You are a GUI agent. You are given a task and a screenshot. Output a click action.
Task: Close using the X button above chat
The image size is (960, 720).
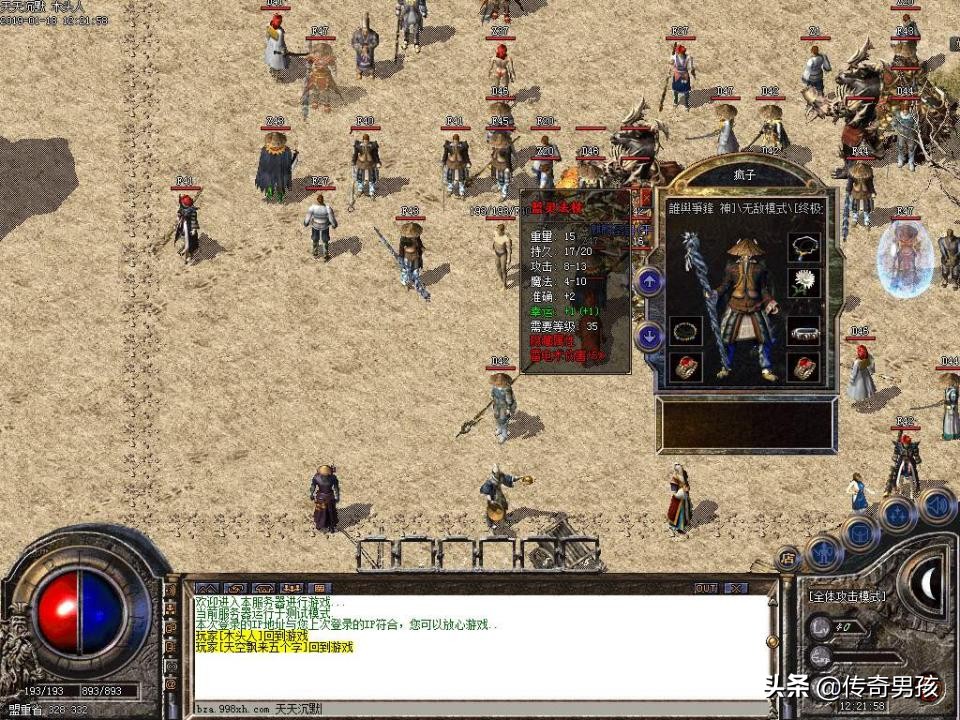[736, 588]
